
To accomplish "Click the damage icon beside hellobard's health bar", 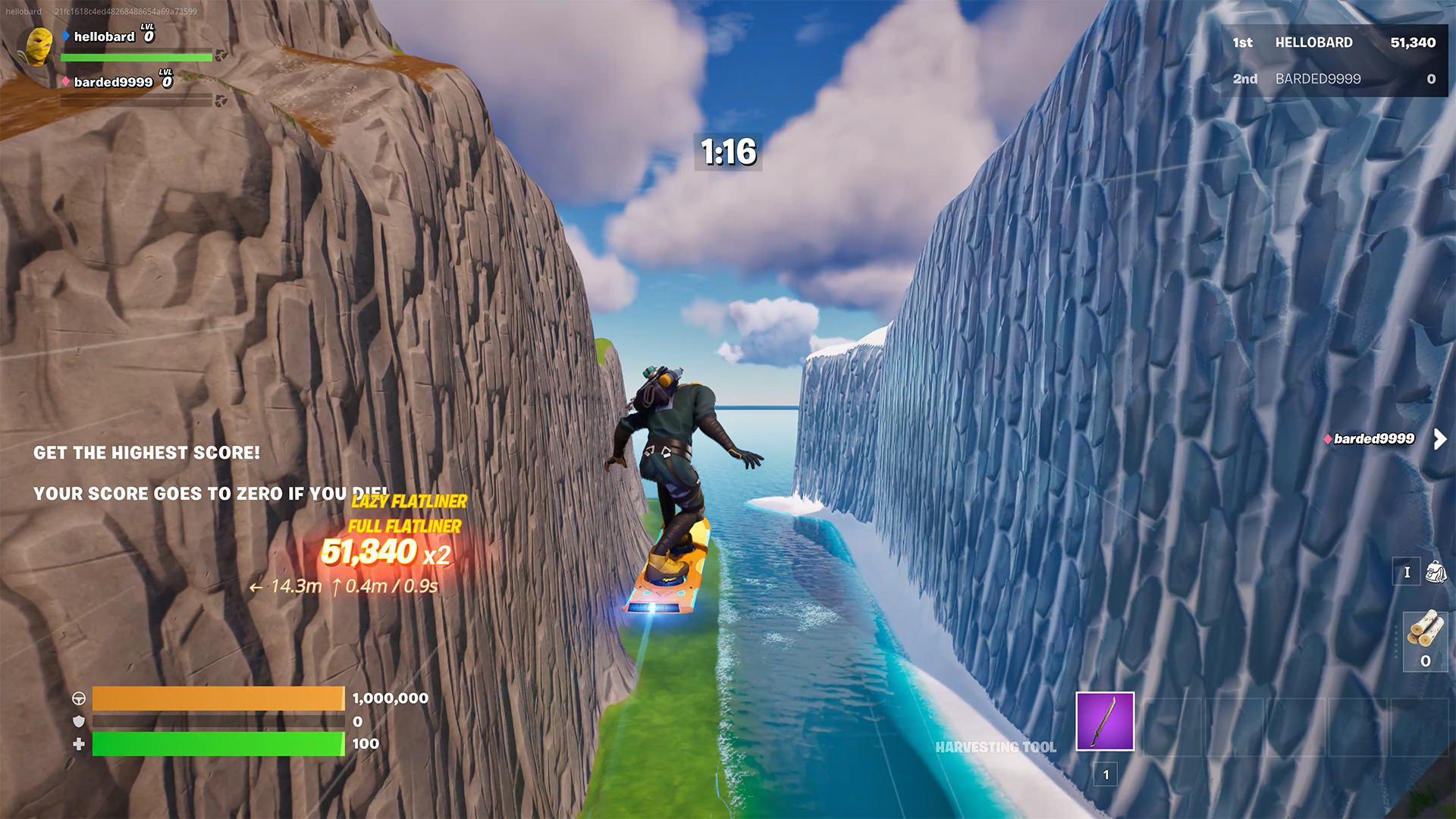I will (x=220, y=55).
